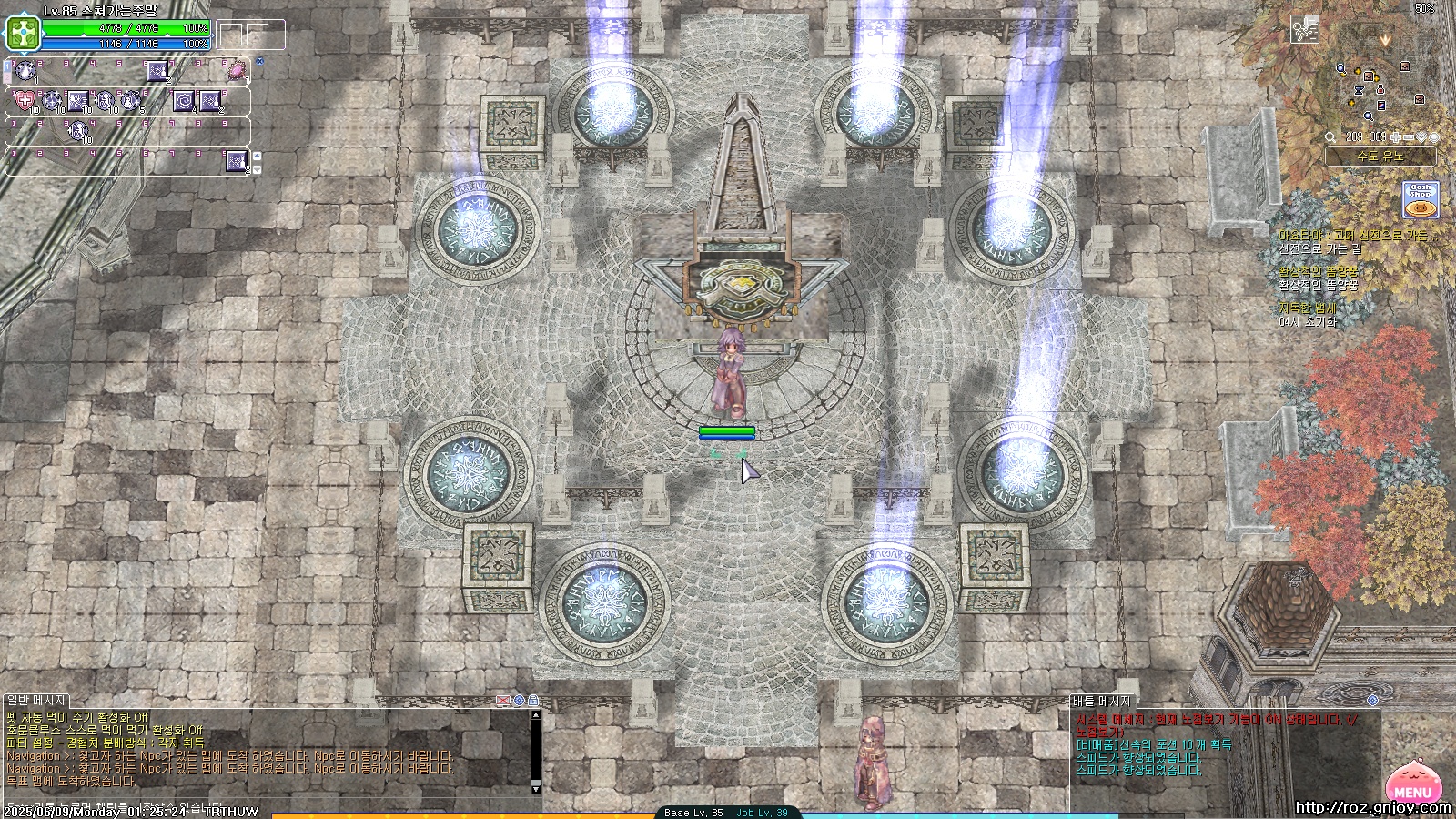Activate the spiral skill in hotbar two
The width and height of the screenshot is (1456, 819).
pos(185,100)
